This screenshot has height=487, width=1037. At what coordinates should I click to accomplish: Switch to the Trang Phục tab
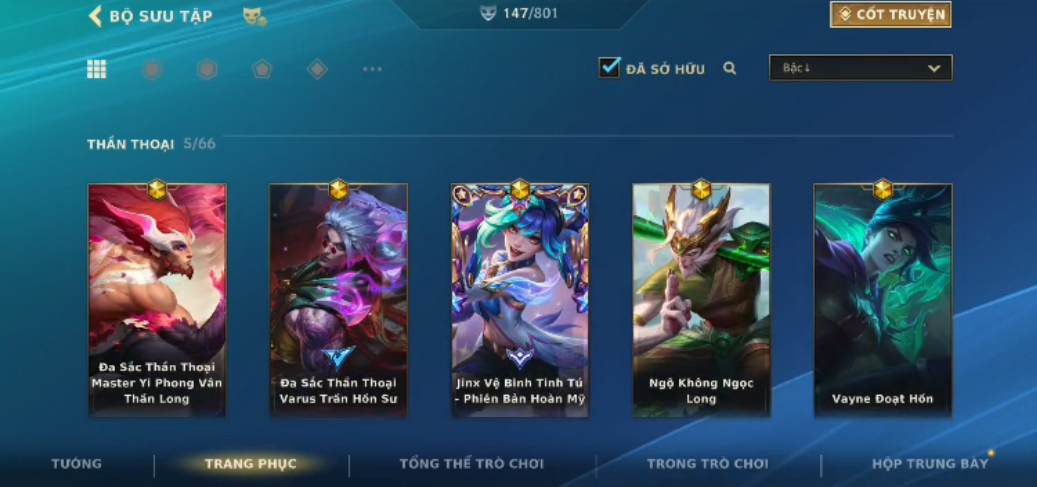(250, 464)
